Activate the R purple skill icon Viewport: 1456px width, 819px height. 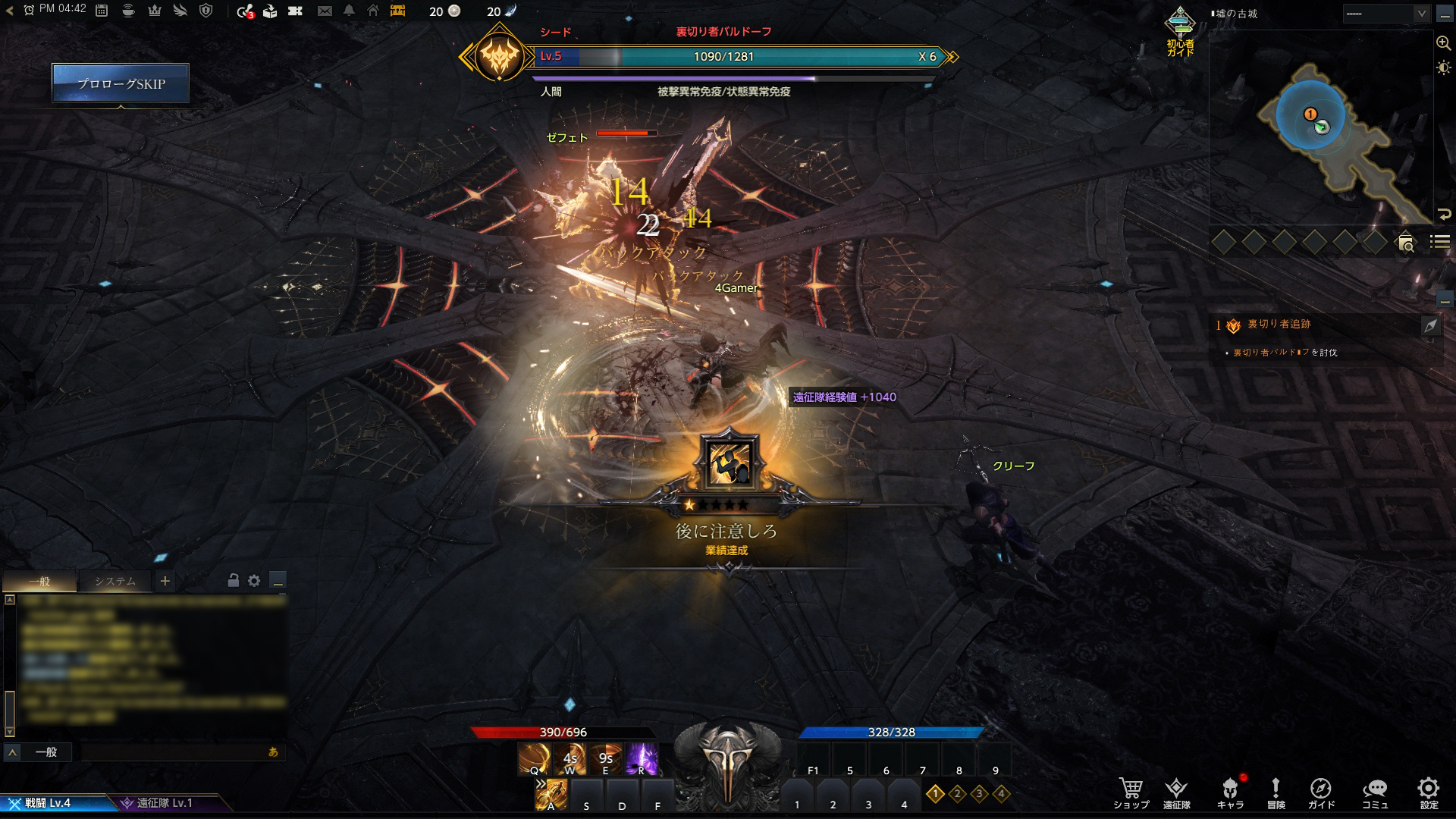pos(641,758)
